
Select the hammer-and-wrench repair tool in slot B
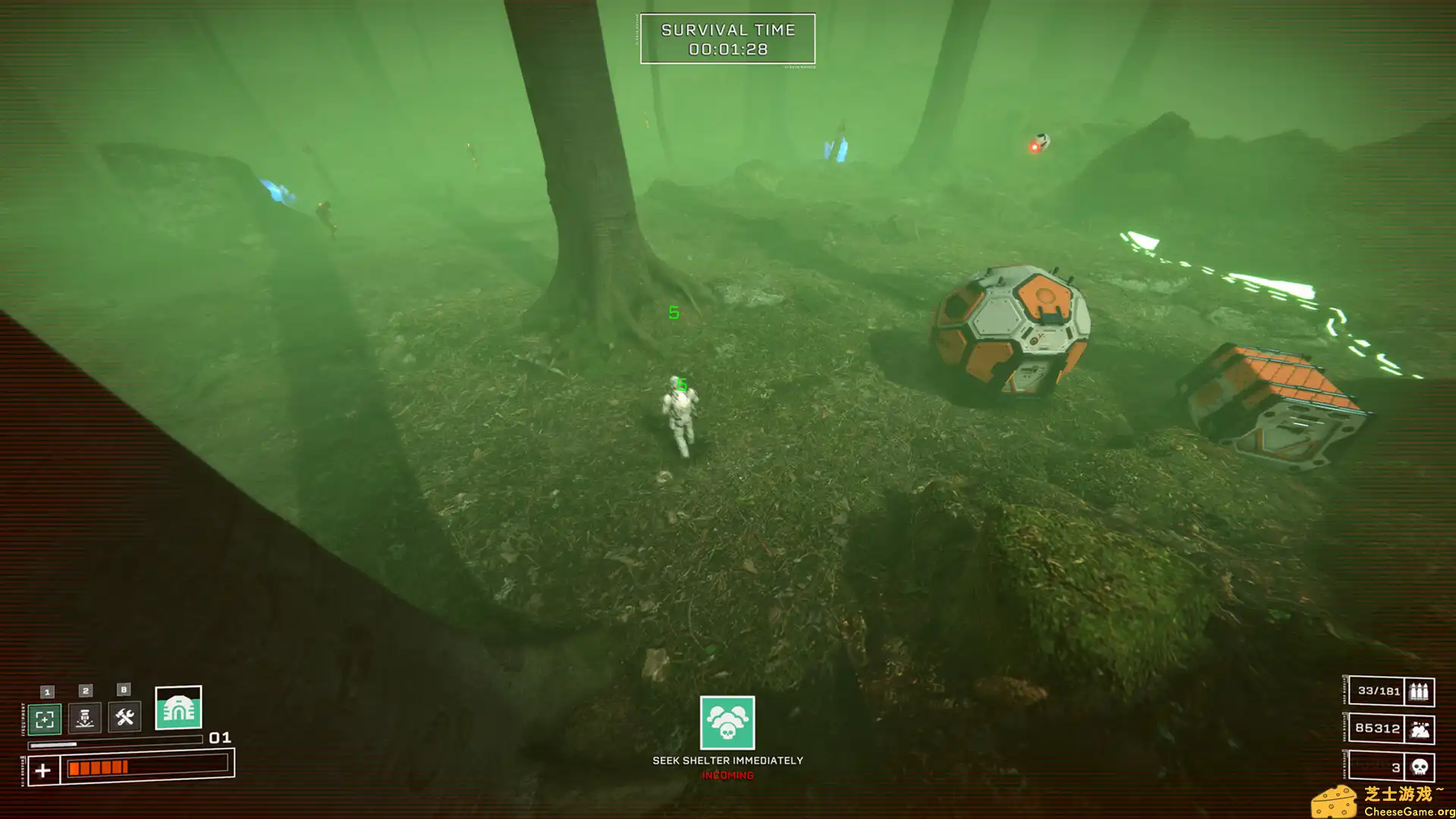124,719
